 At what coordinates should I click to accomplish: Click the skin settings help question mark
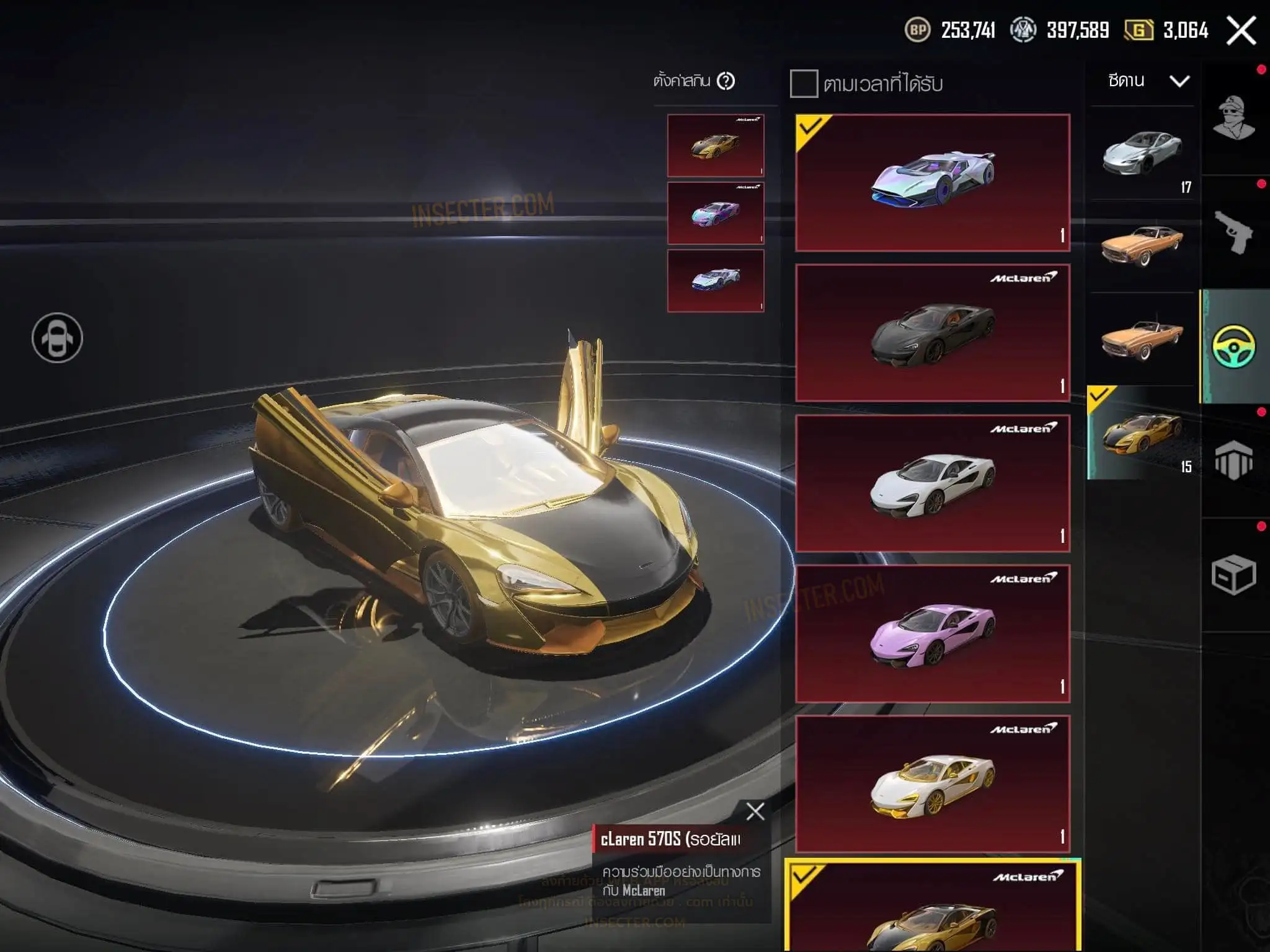point(726,81)
